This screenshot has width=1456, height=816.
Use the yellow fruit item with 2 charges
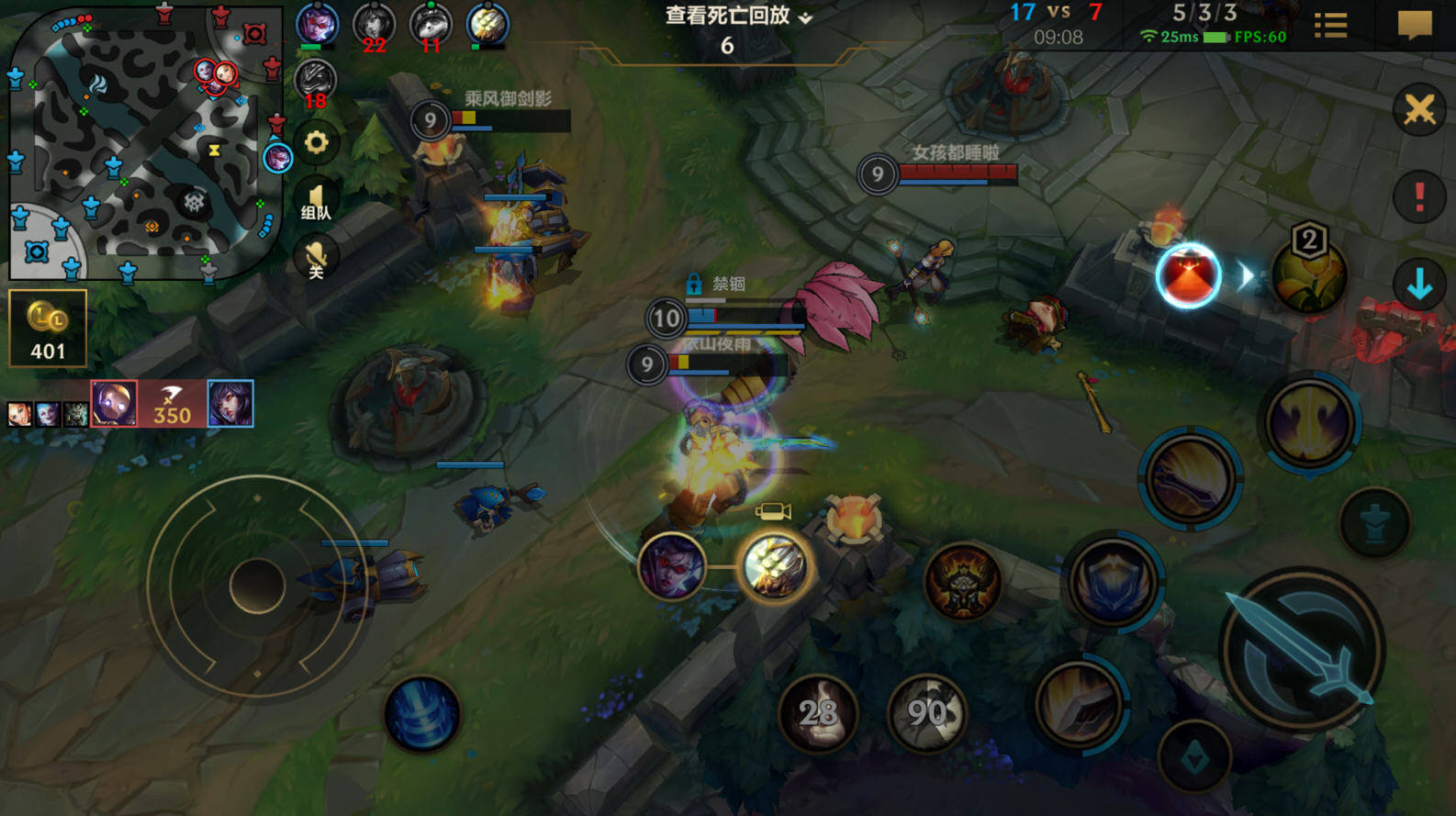[1308, 274]
